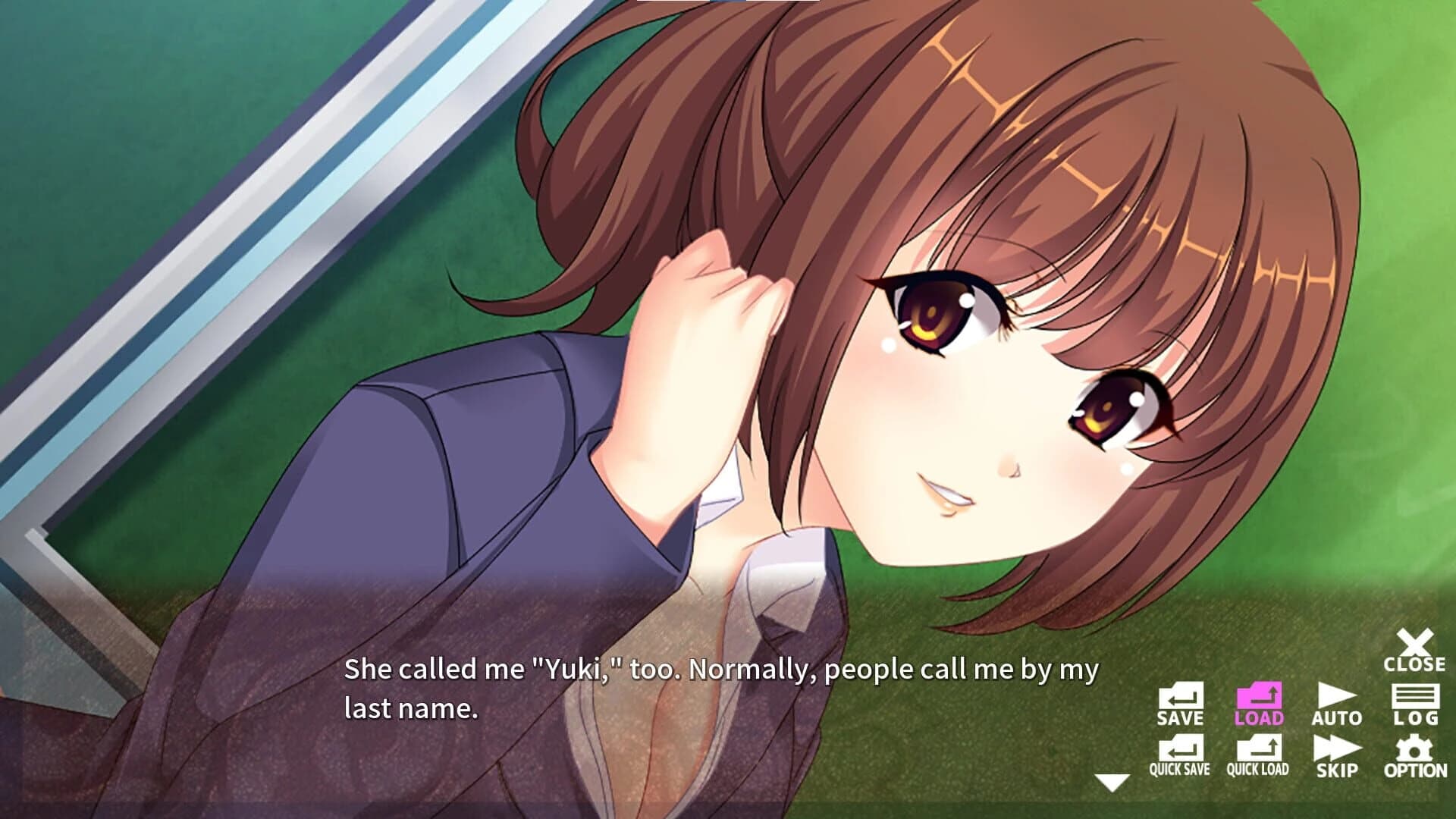Select the highlighted LOAD icon

pos(1259,700)
